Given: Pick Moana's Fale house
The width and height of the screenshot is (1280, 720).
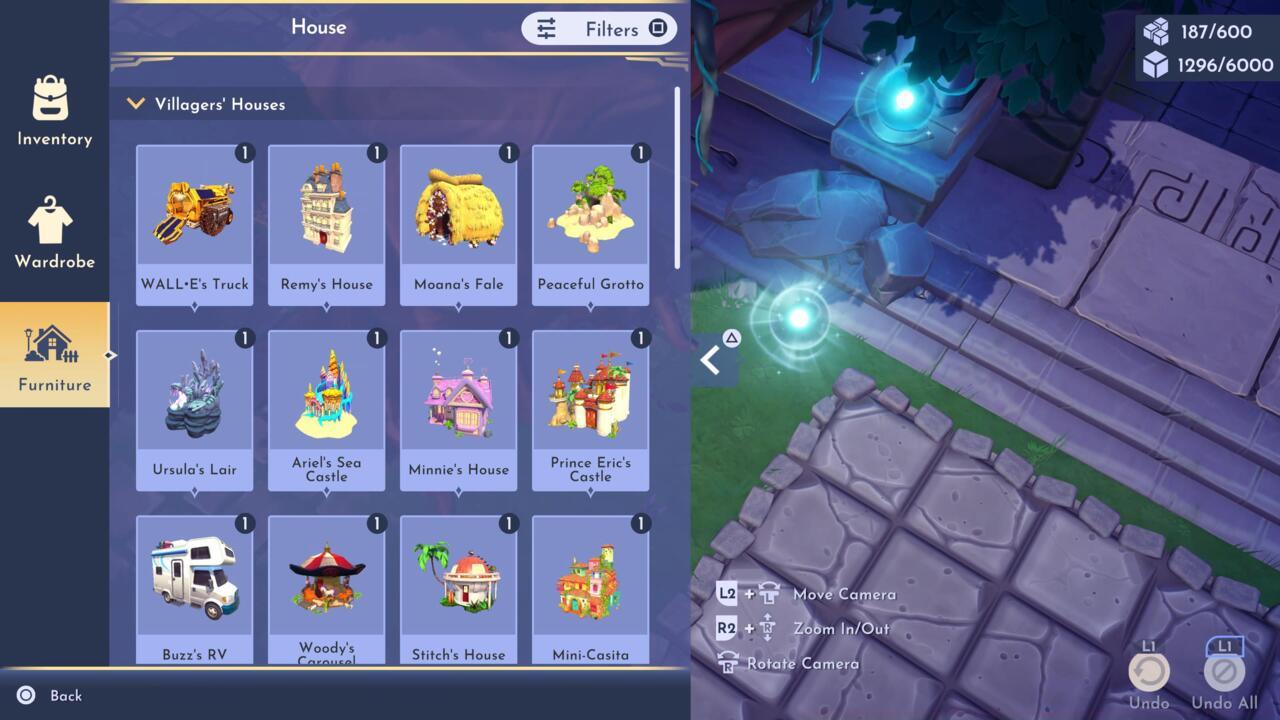Looking at the screenshot, I should [x=459, y=224].
